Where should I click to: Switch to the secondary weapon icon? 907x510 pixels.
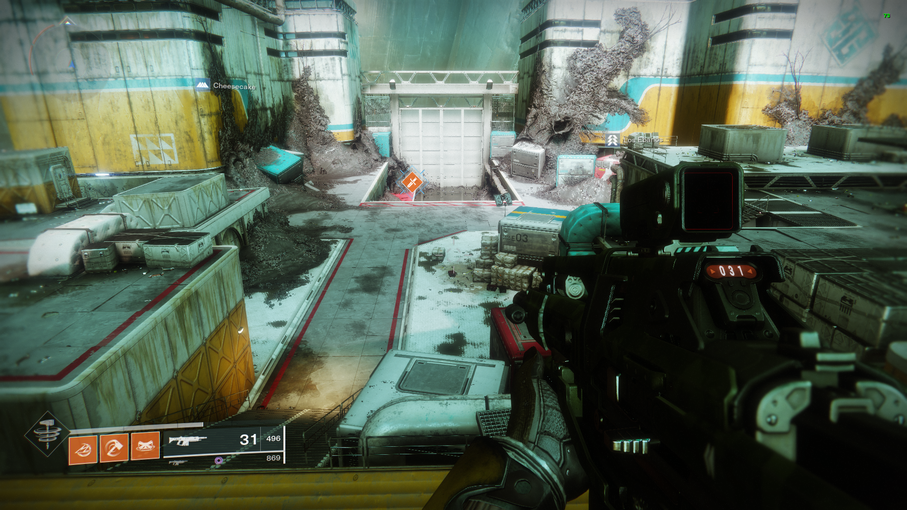click(176, 461)
